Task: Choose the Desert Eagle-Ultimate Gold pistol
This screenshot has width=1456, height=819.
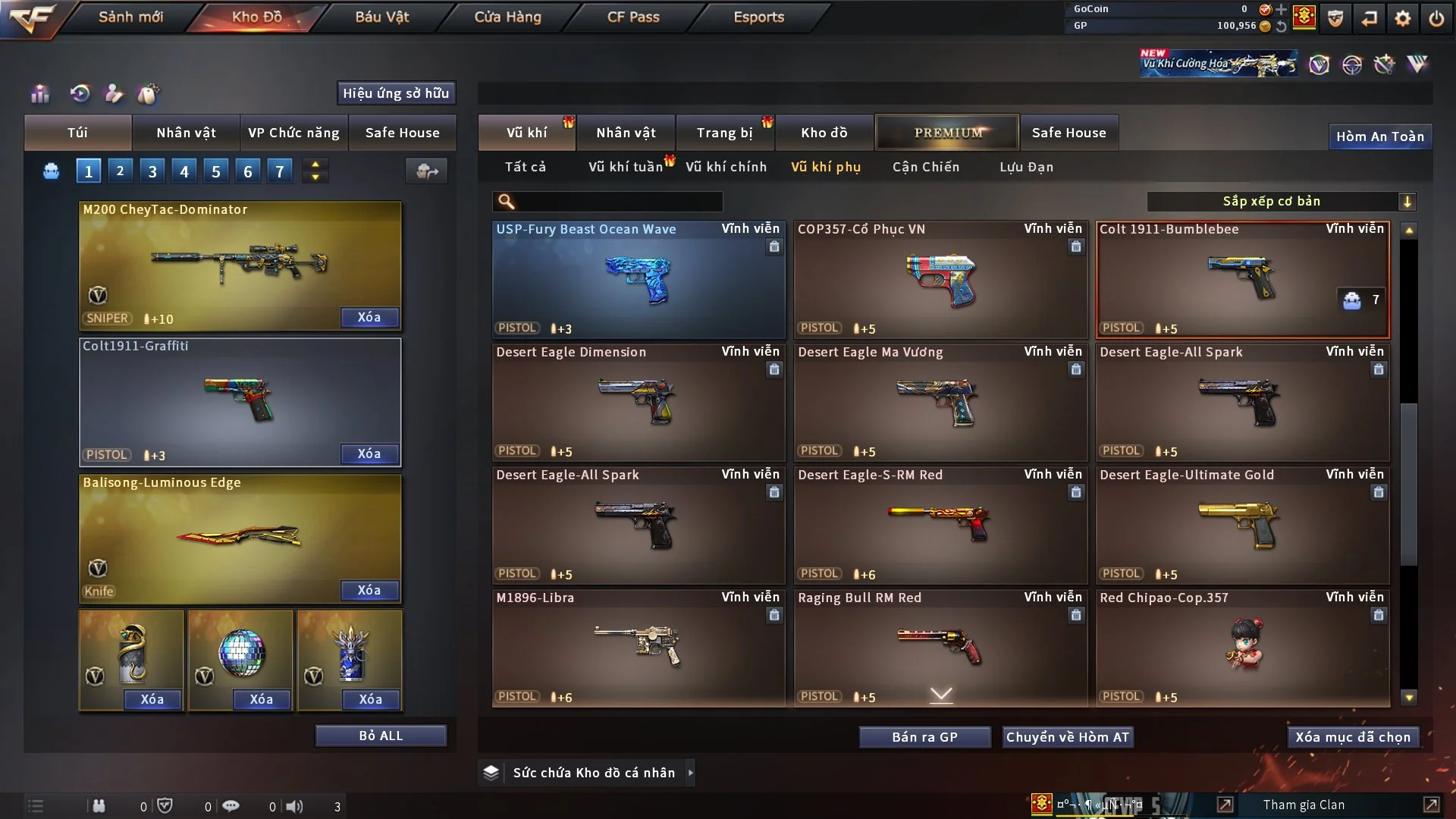Action: [x=1242, y=525]
